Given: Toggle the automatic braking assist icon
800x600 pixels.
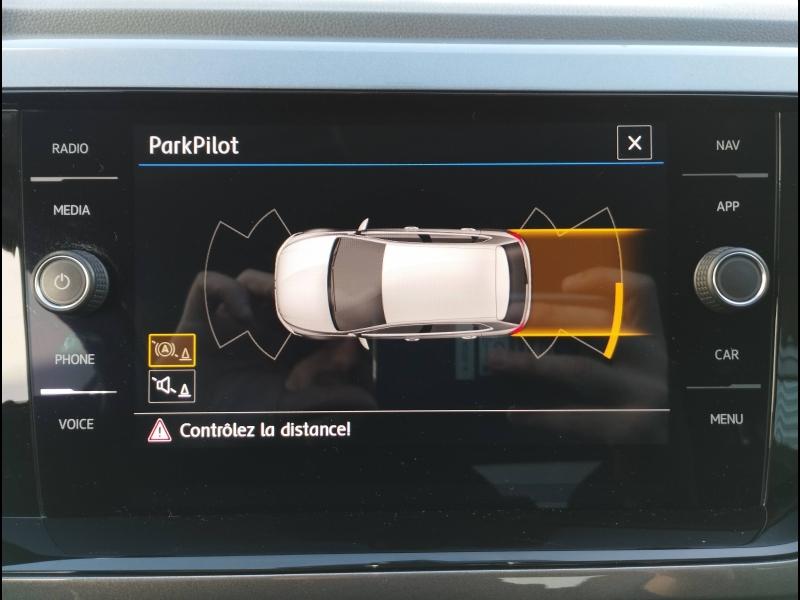Looking at the screenshot, I should tap(171, 351).
